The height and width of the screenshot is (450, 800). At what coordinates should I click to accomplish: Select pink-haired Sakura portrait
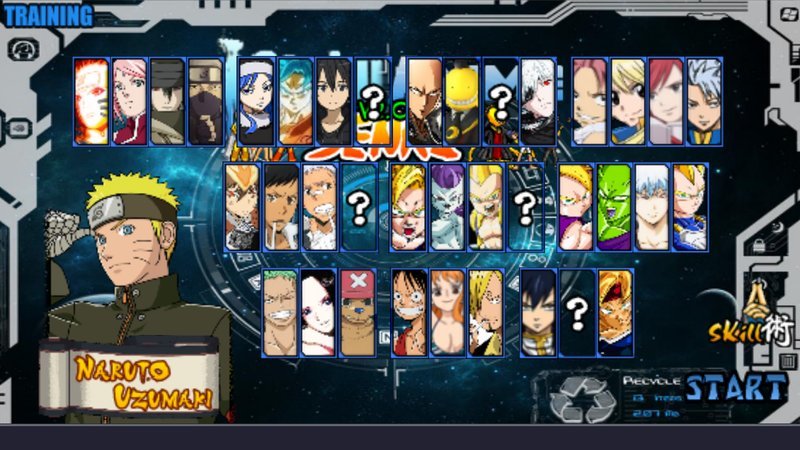click(129, 101)
